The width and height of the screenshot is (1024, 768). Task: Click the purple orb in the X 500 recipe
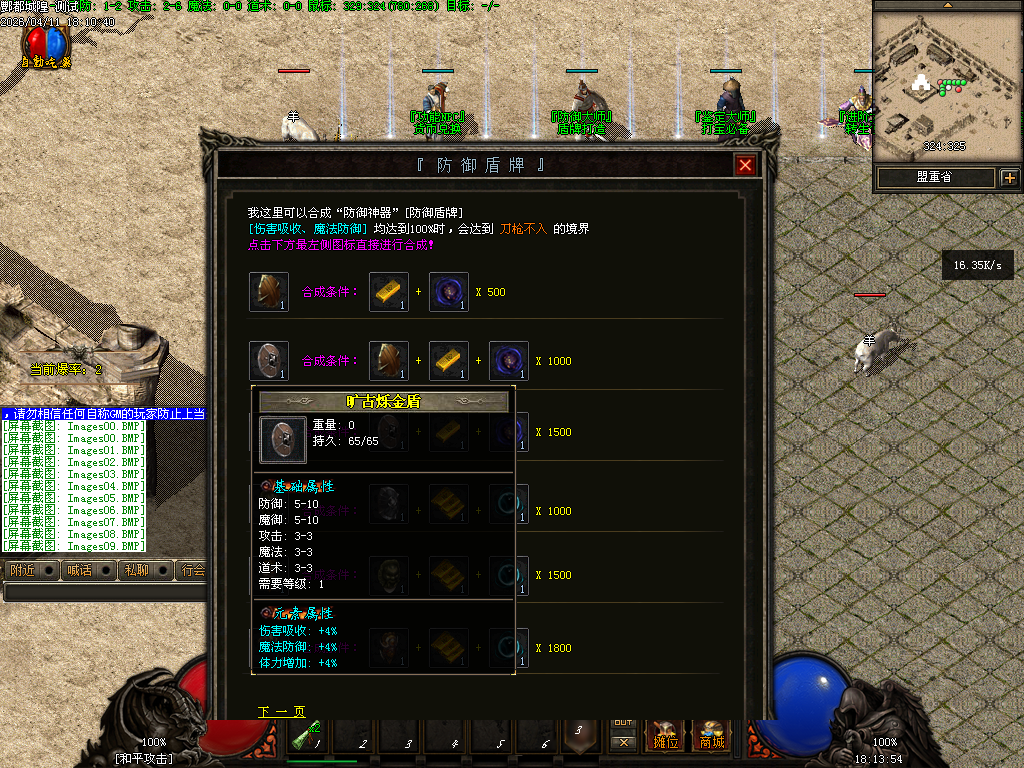[x=449, y=291]
